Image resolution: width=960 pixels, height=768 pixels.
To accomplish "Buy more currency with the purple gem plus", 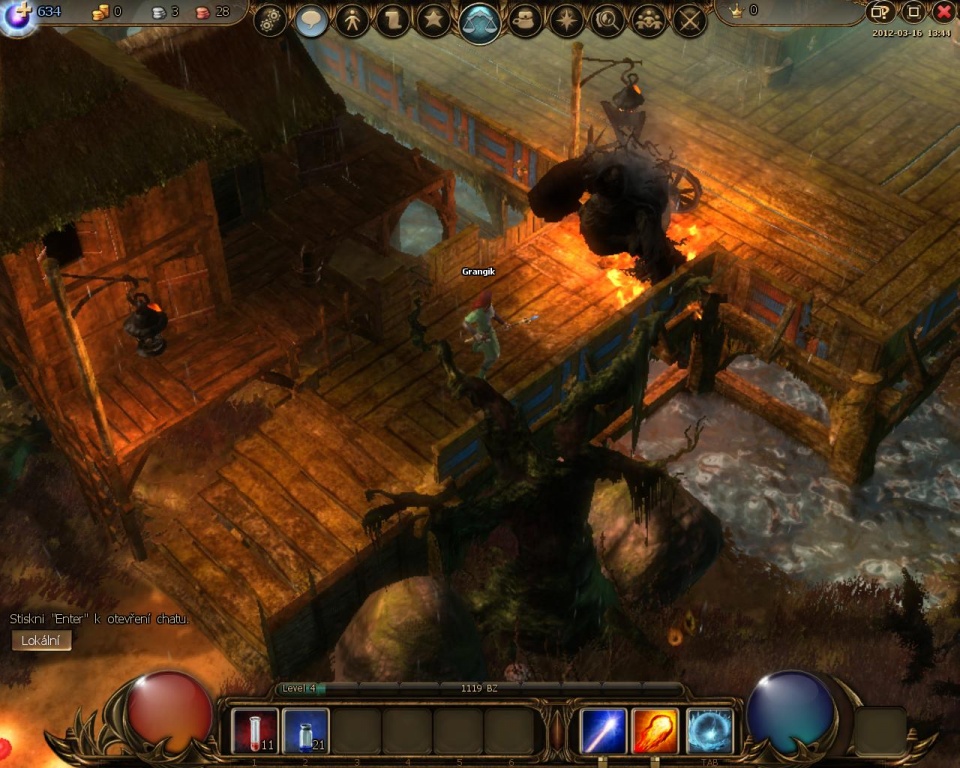I will click(x=17, y=15).
